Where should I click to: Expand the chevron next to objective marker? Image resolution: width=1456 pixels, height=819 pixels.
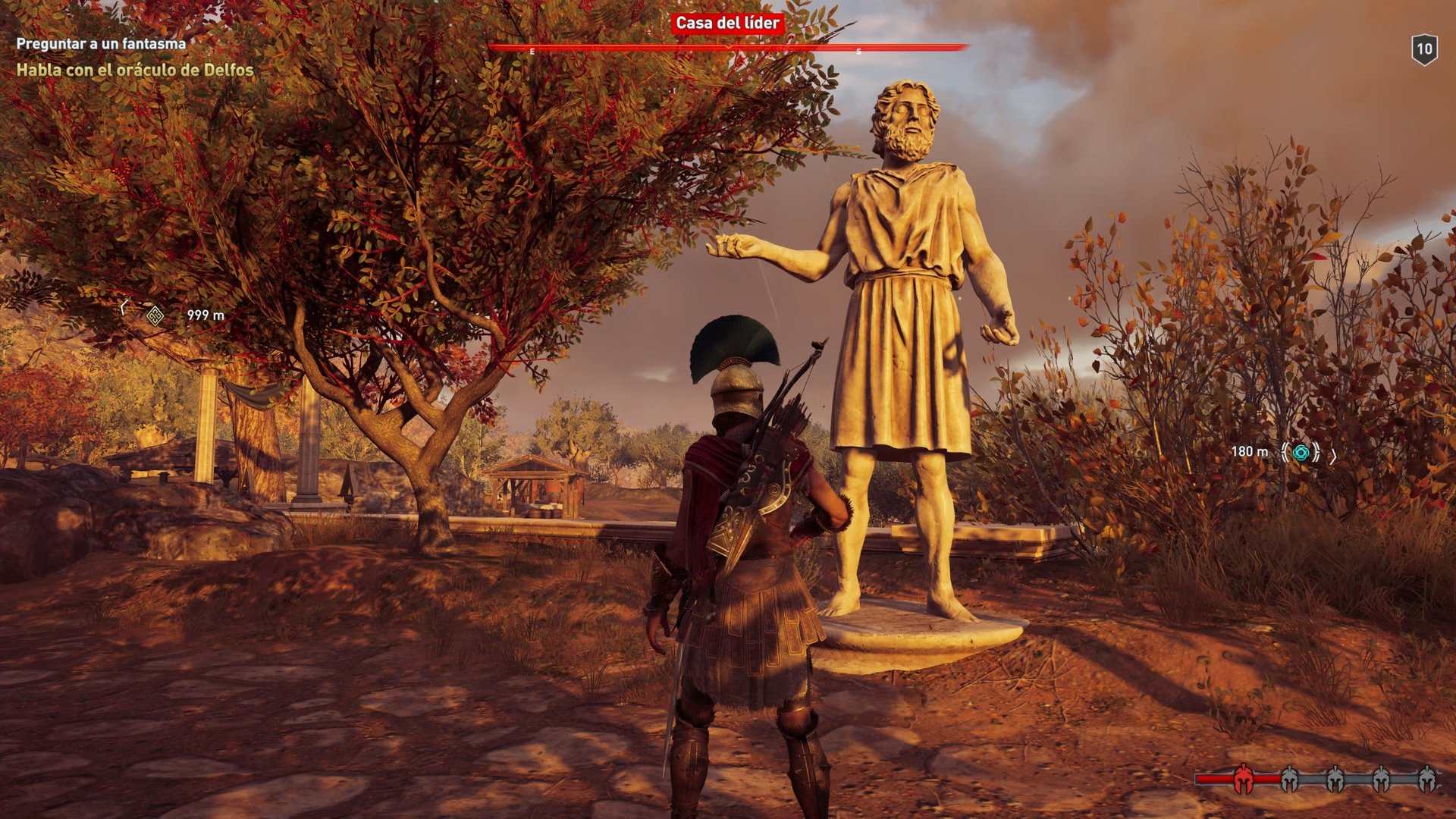click(1335, 455)
